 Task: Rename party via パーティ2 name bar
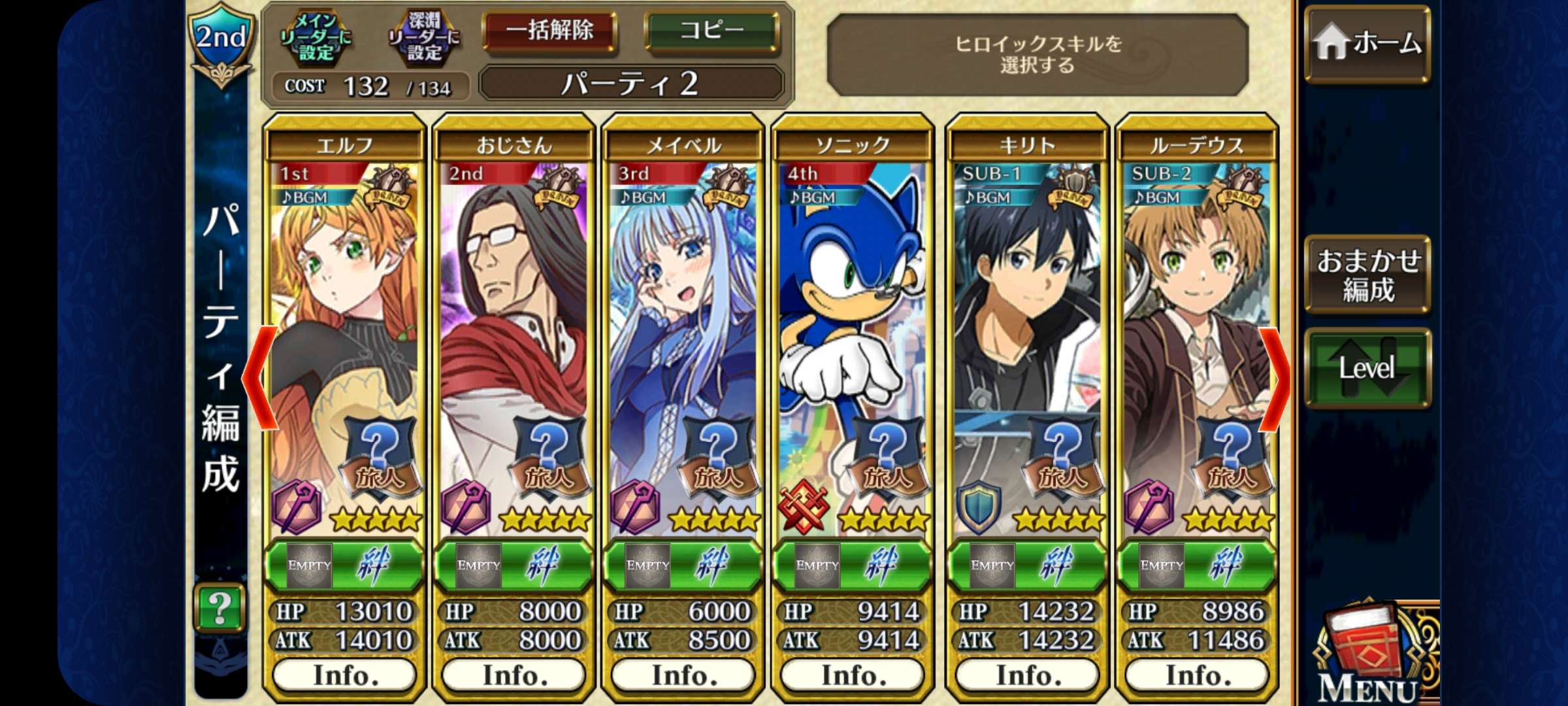pyautogui.click(x=631, y=84)
